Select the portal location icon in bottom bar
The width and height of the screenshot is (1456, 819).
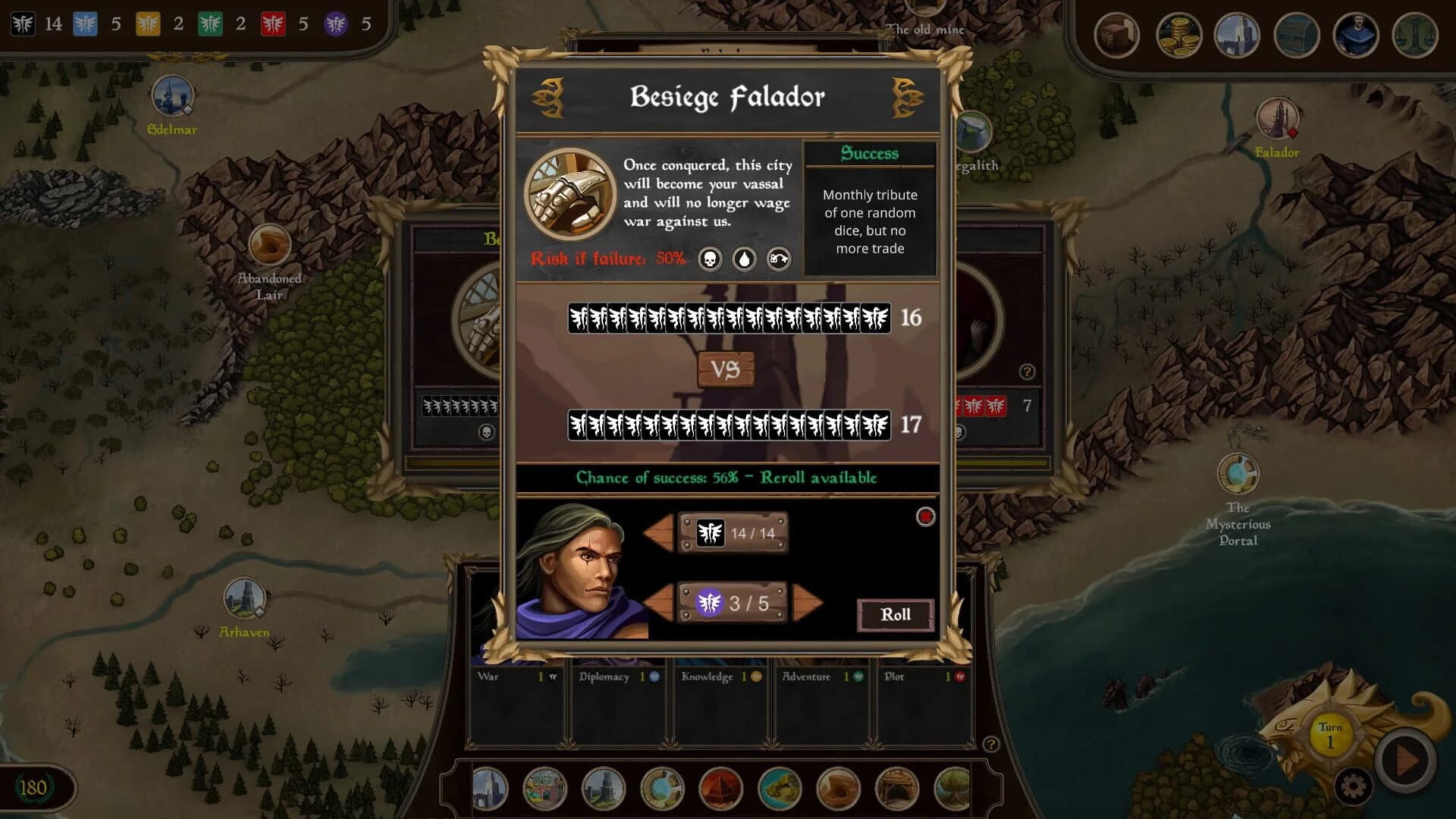click(x=664, y=789)
